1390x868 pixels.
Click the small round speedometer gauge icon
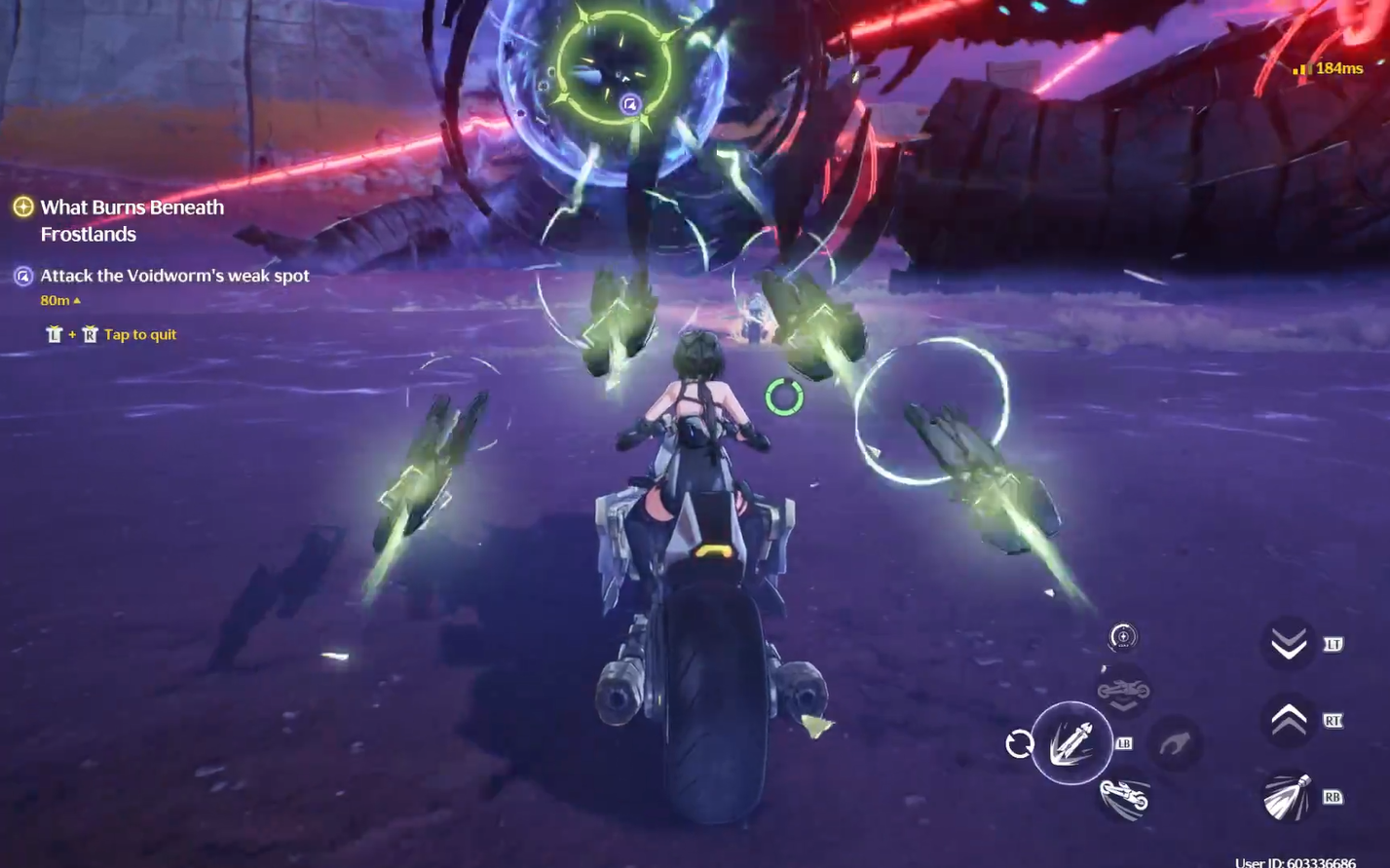click(1122, 637)
